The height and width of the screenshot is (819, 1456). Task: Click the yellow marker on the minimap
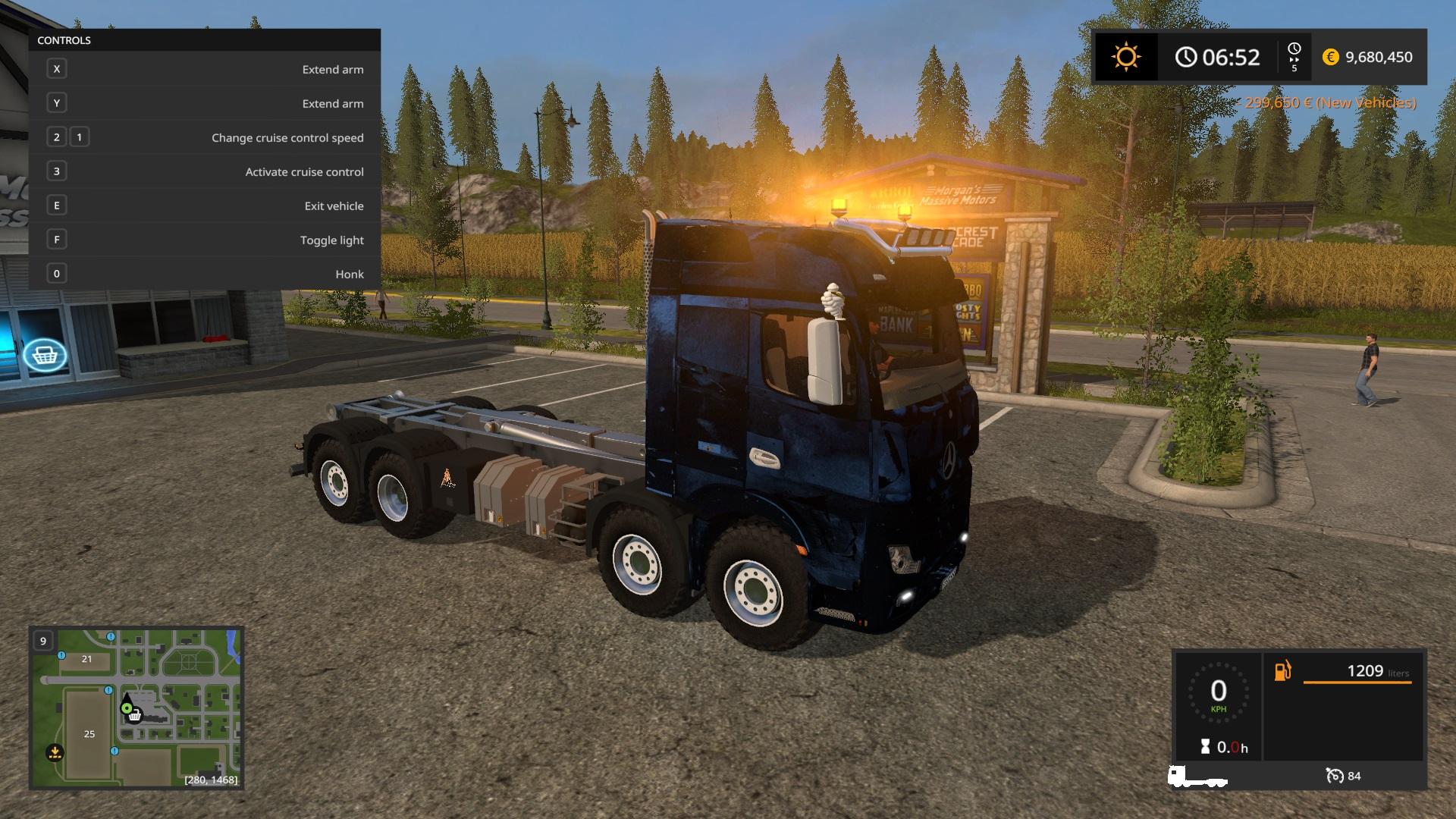point(55,753)
